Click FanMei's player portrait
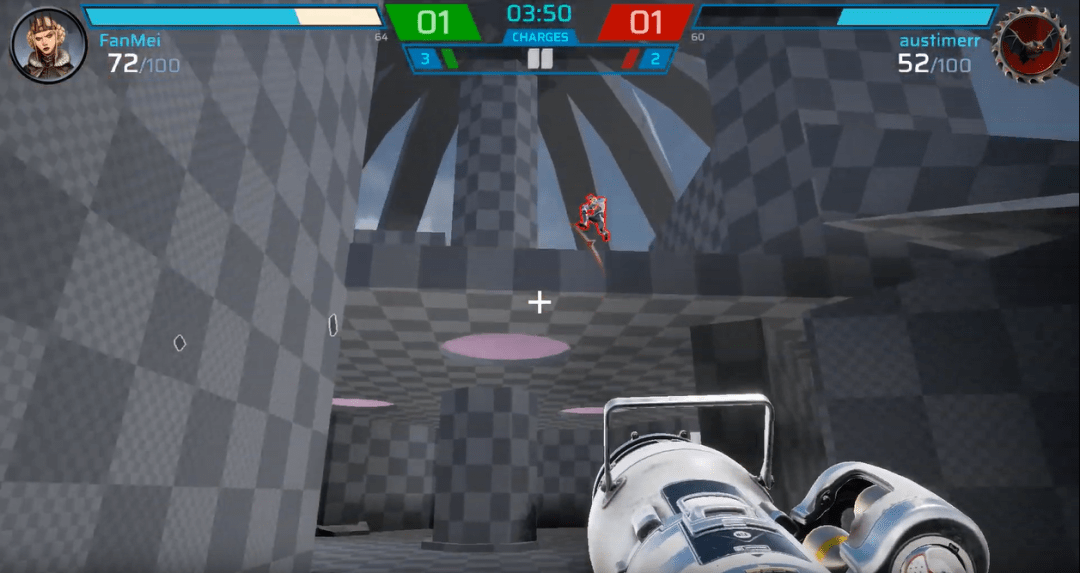 point(47,45)
